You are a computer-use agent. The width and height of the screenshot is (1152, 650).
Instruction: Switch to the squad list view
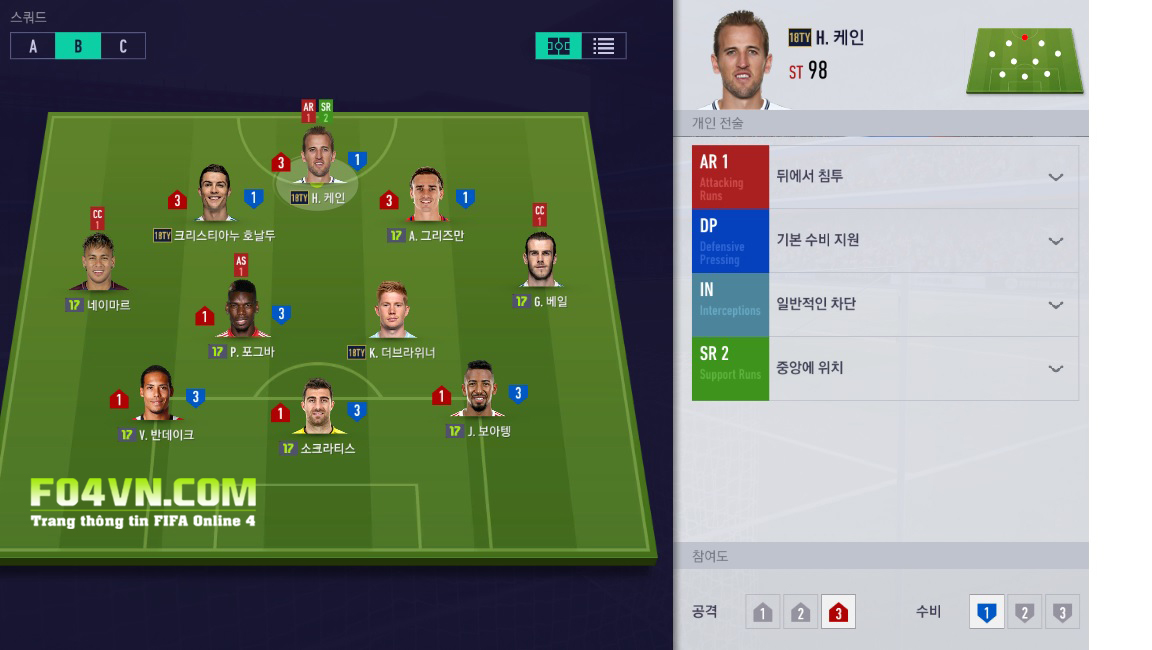pos(603,46)
